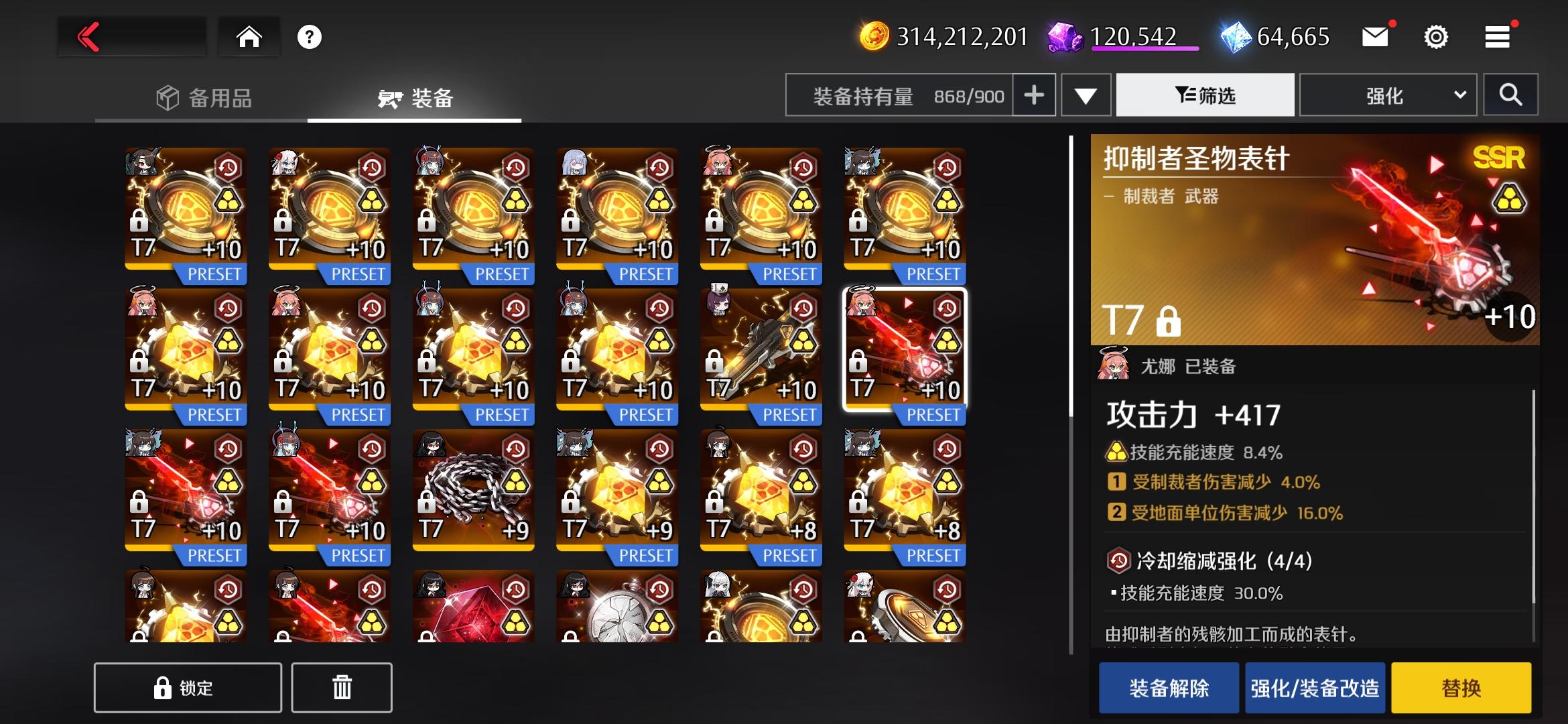Click the home icon in top bar
Viewport: 1568px width, 724px height.
point(249,37)
